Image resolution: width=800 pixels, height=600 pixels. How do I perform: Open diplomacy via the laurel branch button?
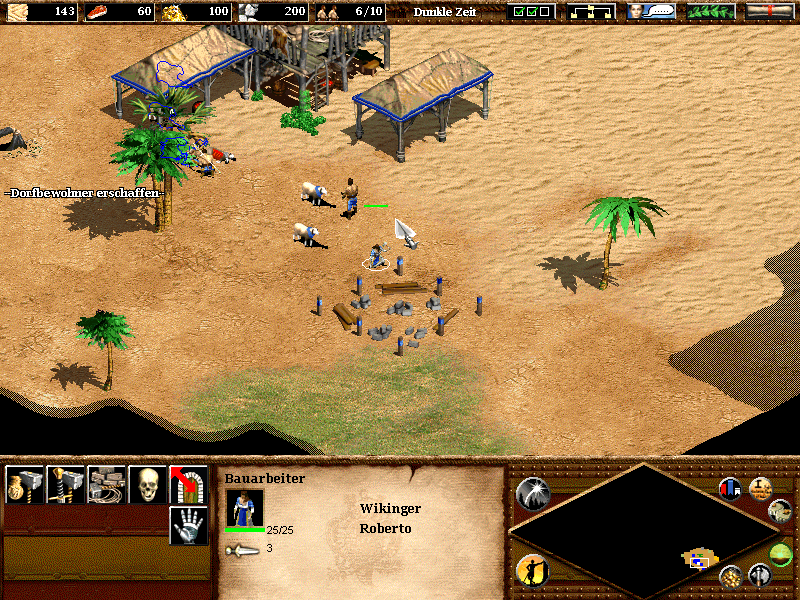click(710, 12)
